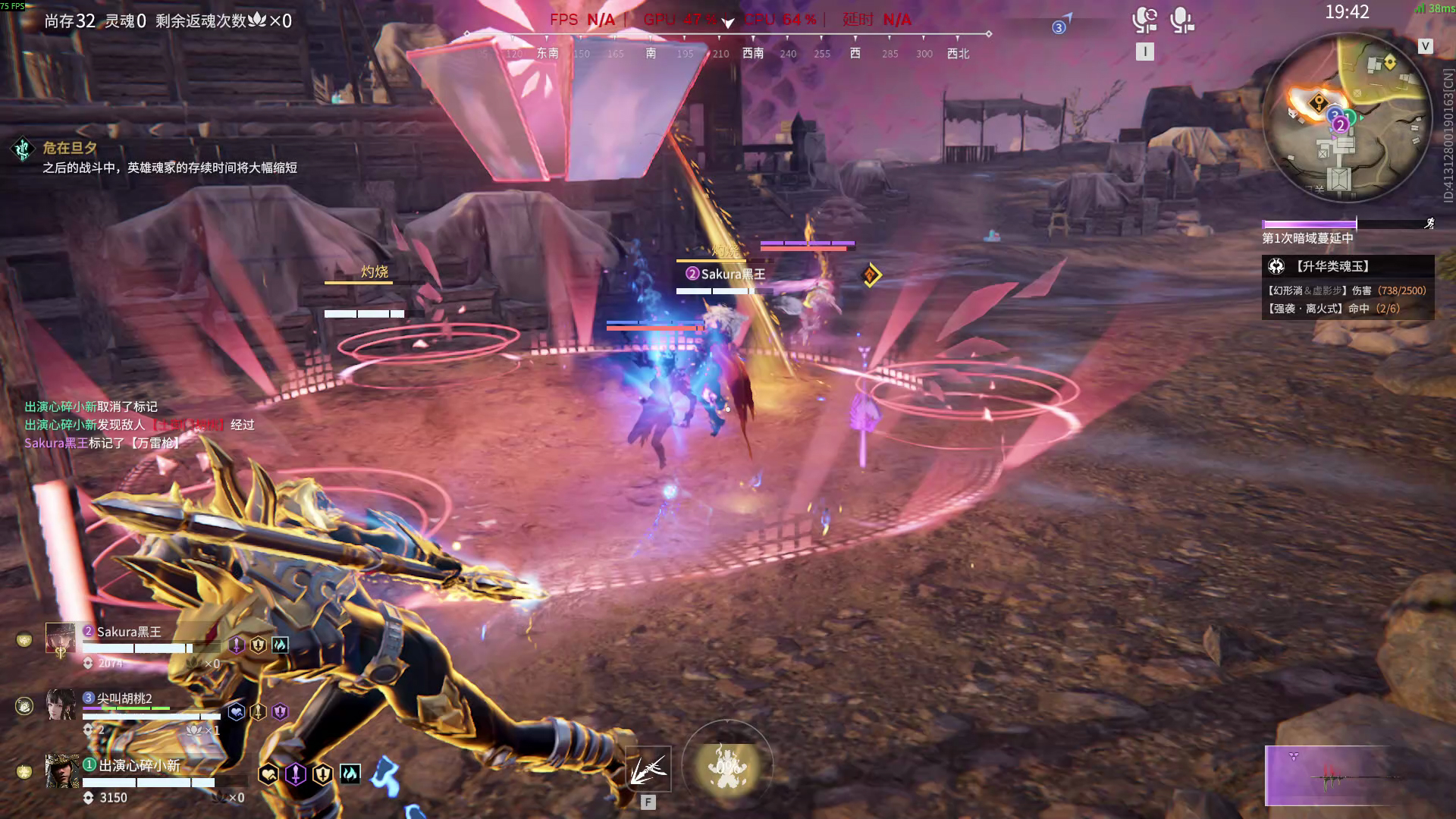
Task: Select teammate Sakura黑王's portrait
Action: click(60, 639)
